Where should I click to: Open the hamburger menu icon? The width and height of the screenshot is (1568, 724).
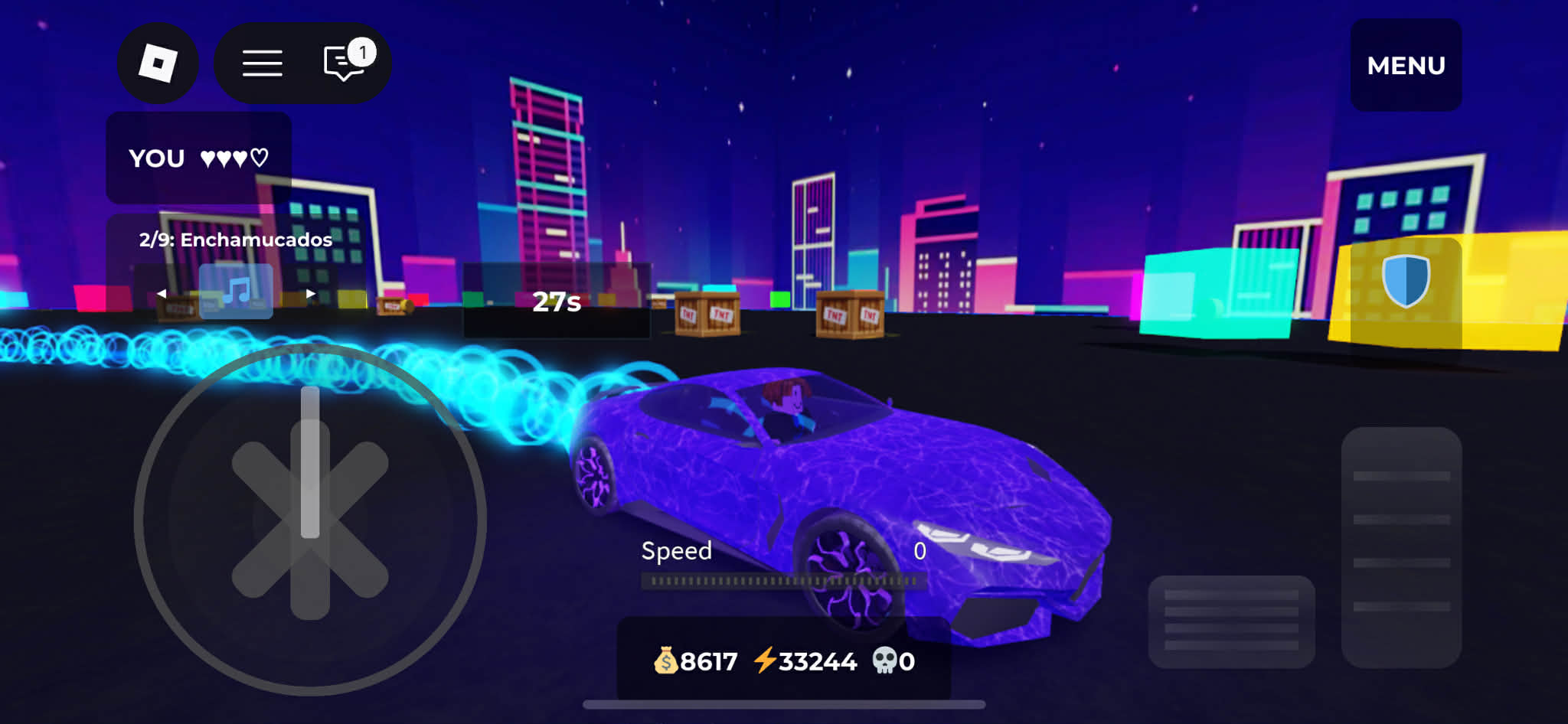point(262,63)
